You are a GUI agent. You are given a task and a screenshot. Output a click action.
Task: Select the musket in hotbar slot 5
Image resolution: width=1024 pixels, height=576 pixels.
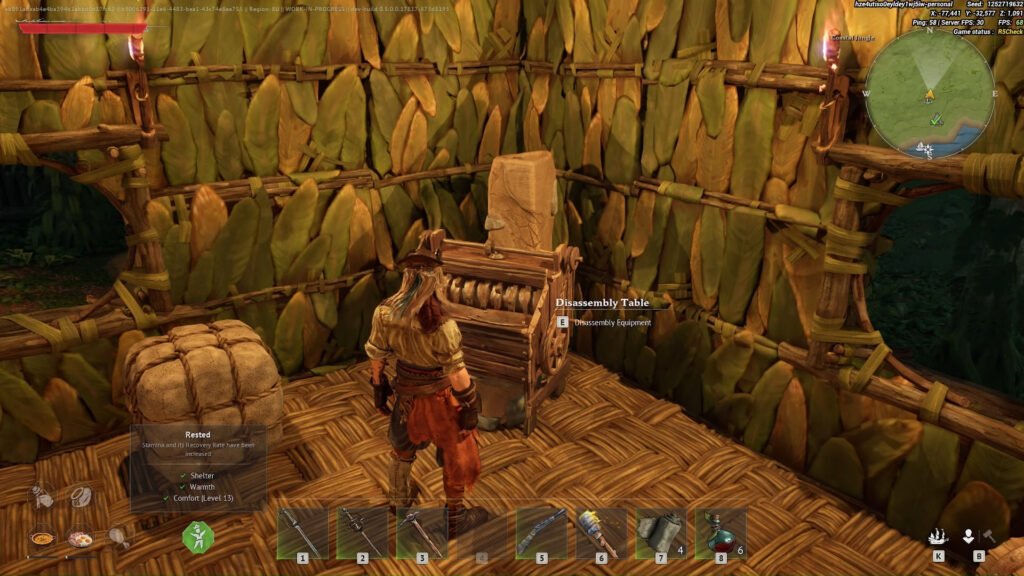(x=541, y=532)
